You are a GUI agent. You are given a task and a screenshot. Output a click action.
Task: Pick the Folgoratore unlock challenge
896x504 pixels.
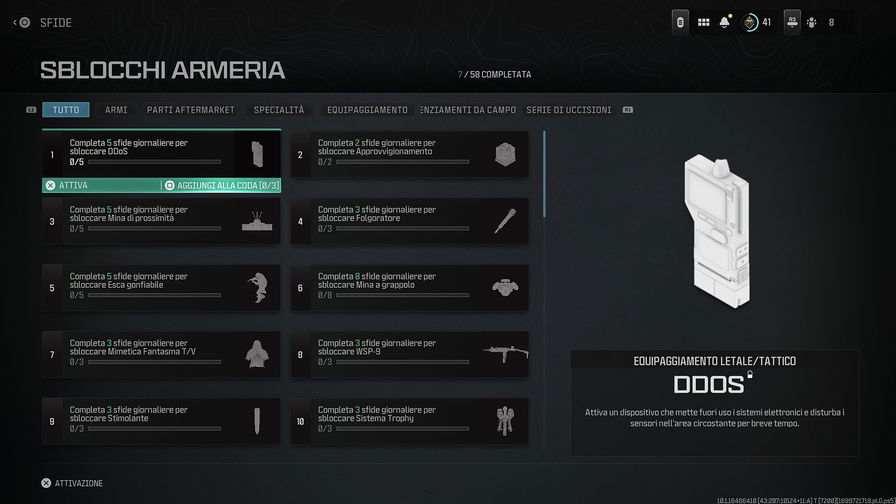coord(410,221)
